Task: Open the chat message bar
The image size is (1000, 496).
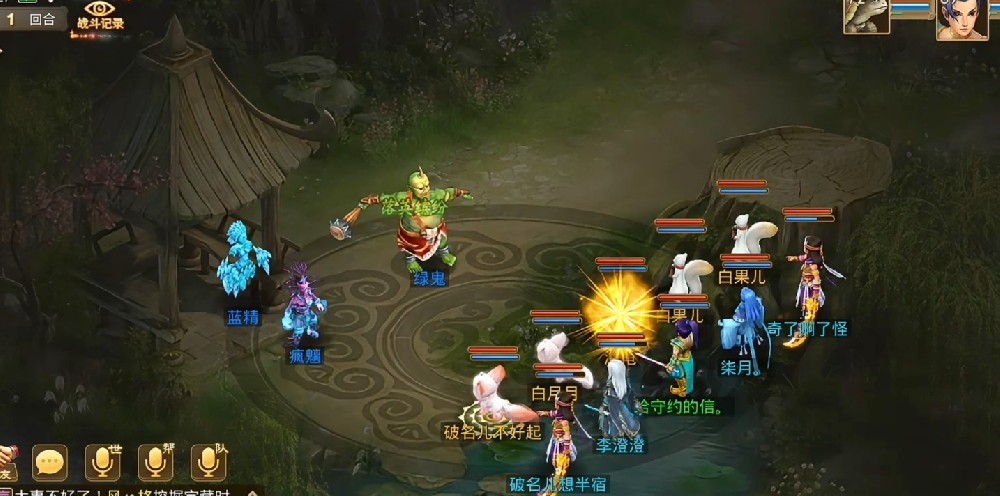Action: [130, 491]
